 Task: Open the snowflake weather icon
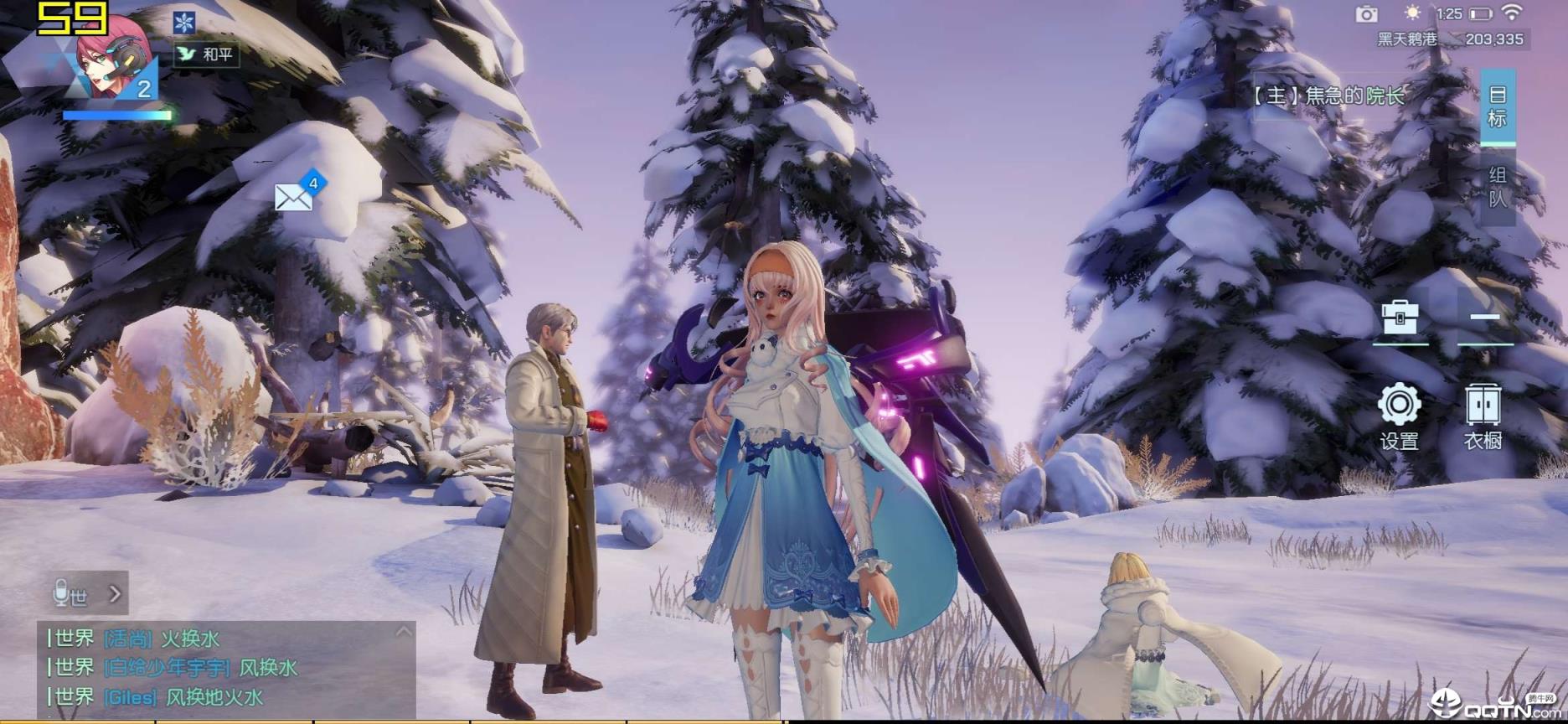[x=184, y=22]
